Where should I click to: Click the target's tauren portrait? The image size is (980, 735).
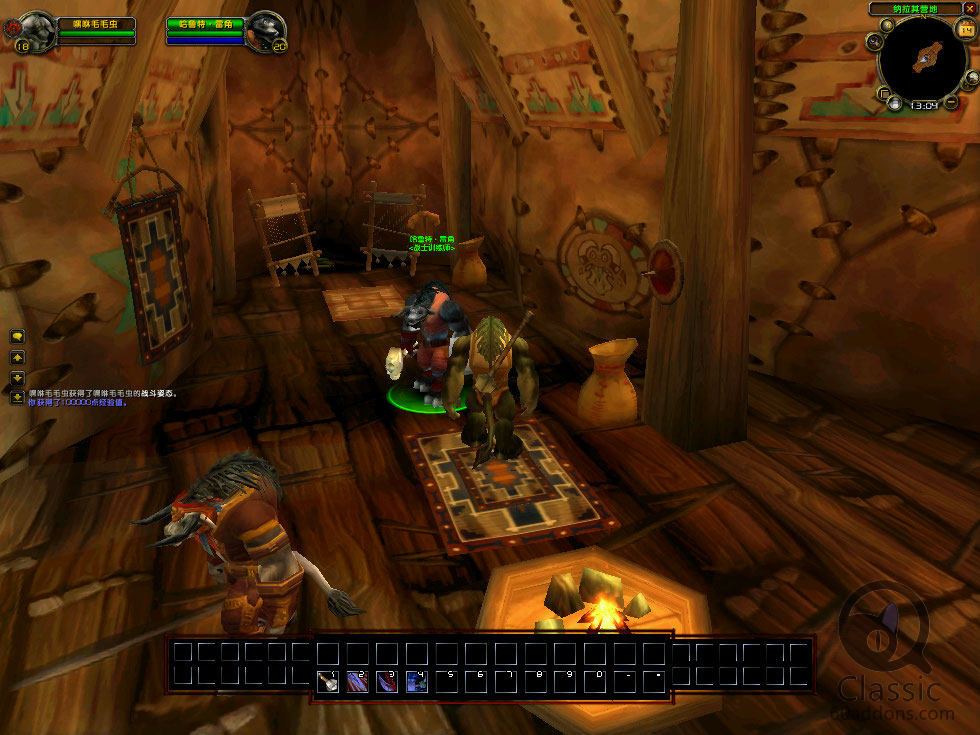[x=265, y=30]
